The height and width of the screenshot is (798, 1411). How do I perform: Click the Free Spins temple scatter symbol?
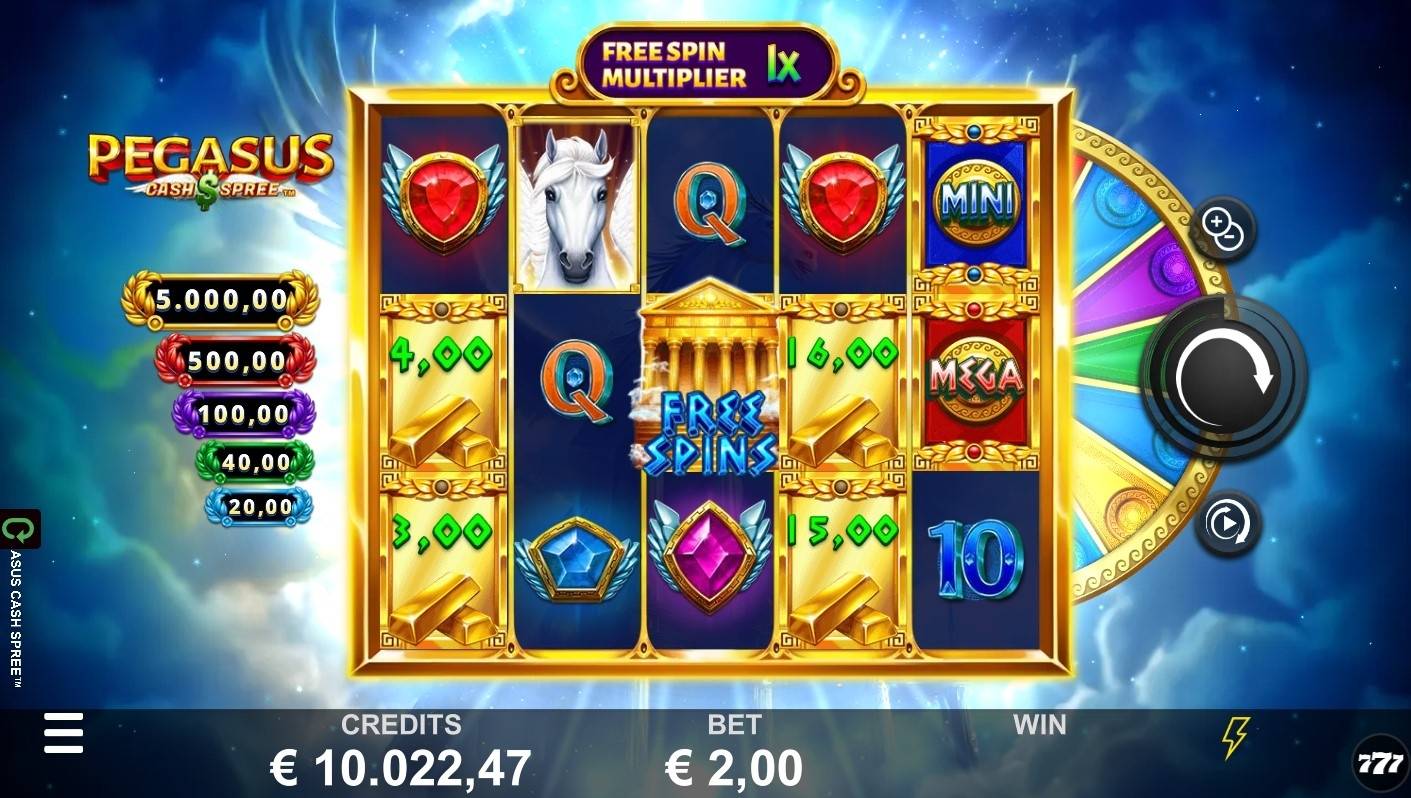tap(710, 390)
